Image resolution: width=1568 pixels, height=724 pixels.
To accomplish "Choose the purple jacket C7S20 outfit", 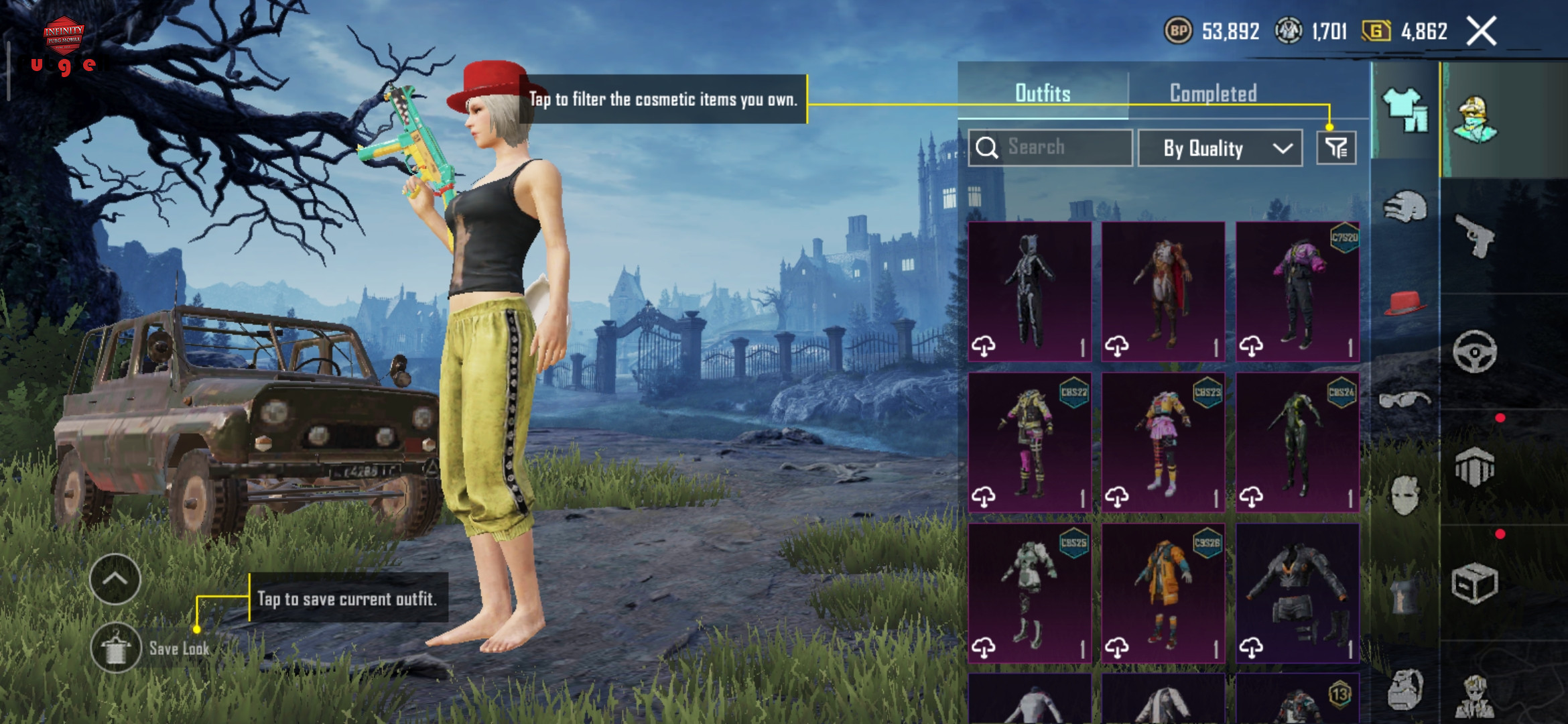I will 1297,292.
